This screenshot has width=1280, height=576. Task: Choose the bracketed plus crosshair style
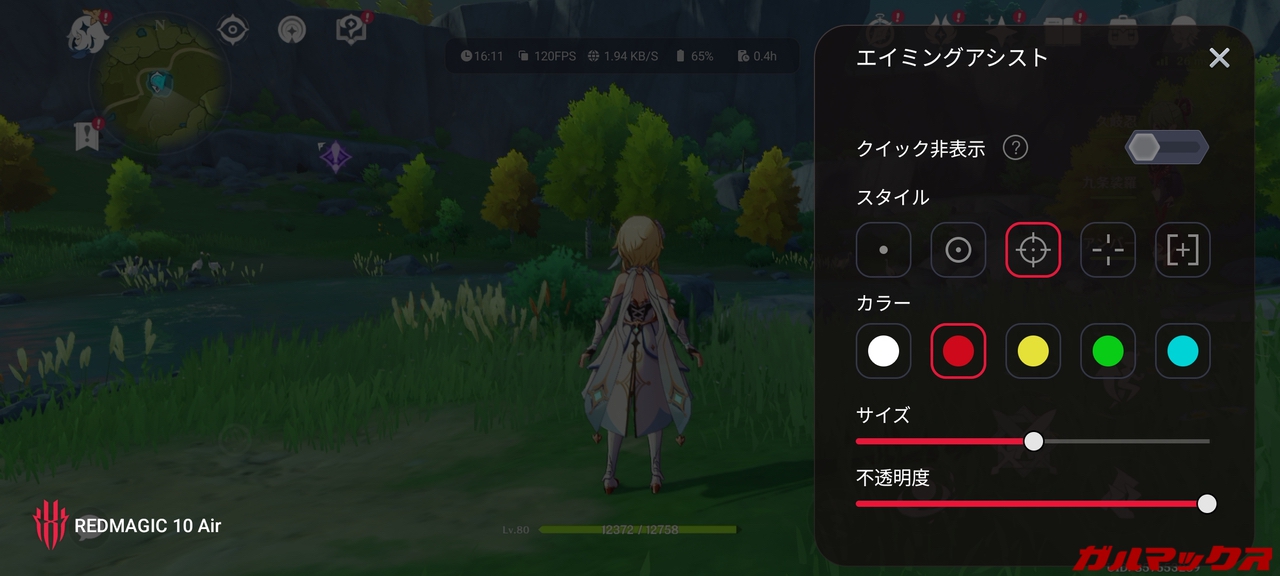tap(1183, 250)
